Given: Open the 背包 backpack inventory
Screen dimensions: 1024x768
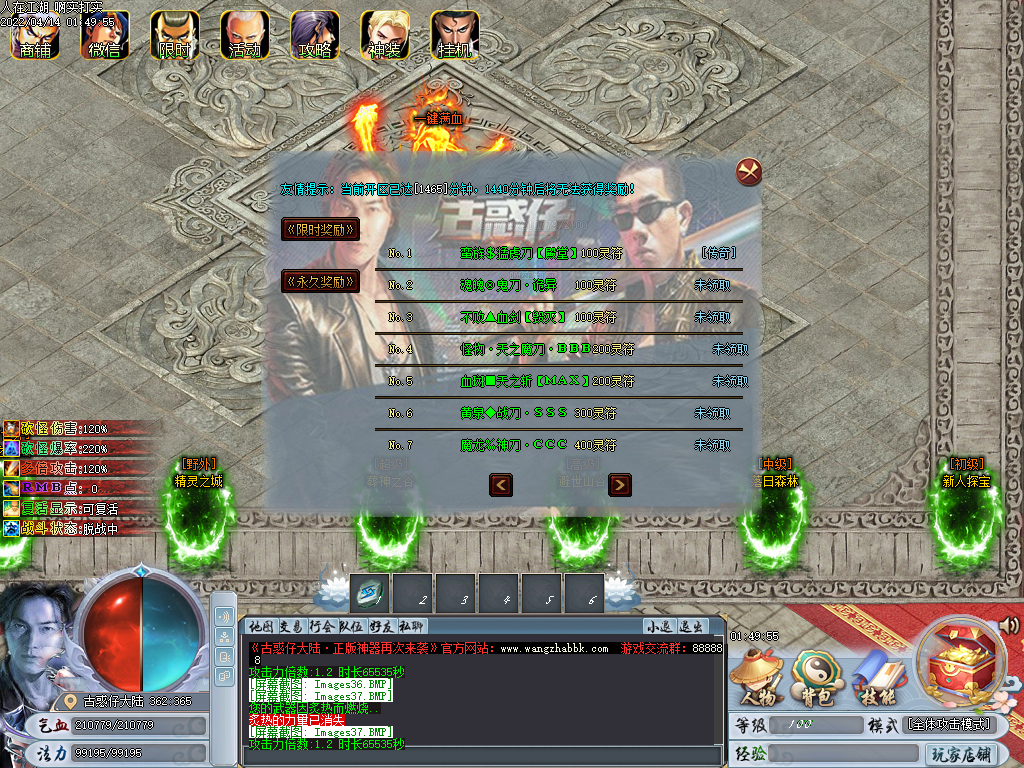Looking at the screenshot, I should point(812,682).
